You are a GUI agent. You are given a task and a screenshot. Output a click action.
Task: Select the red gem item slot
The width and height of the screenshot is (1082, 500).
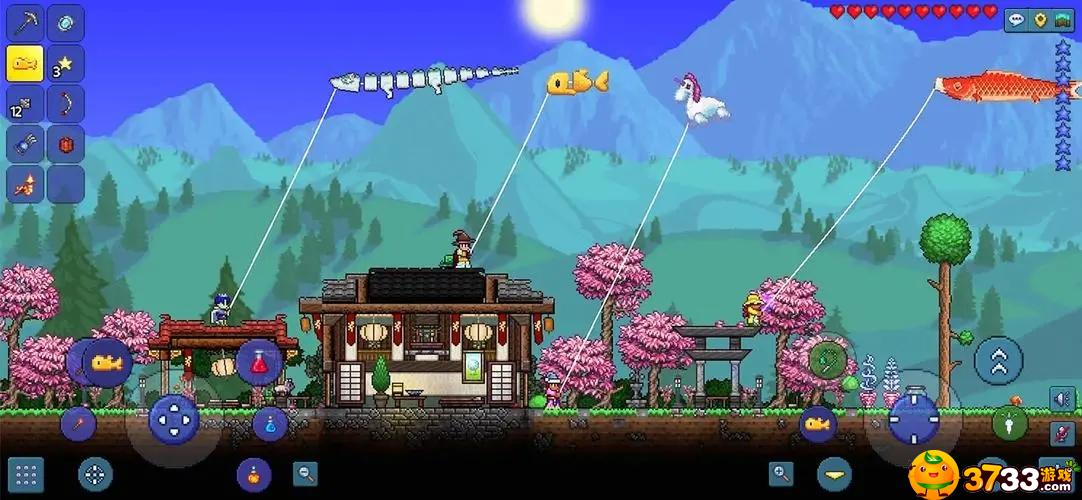tap(66, 144)
